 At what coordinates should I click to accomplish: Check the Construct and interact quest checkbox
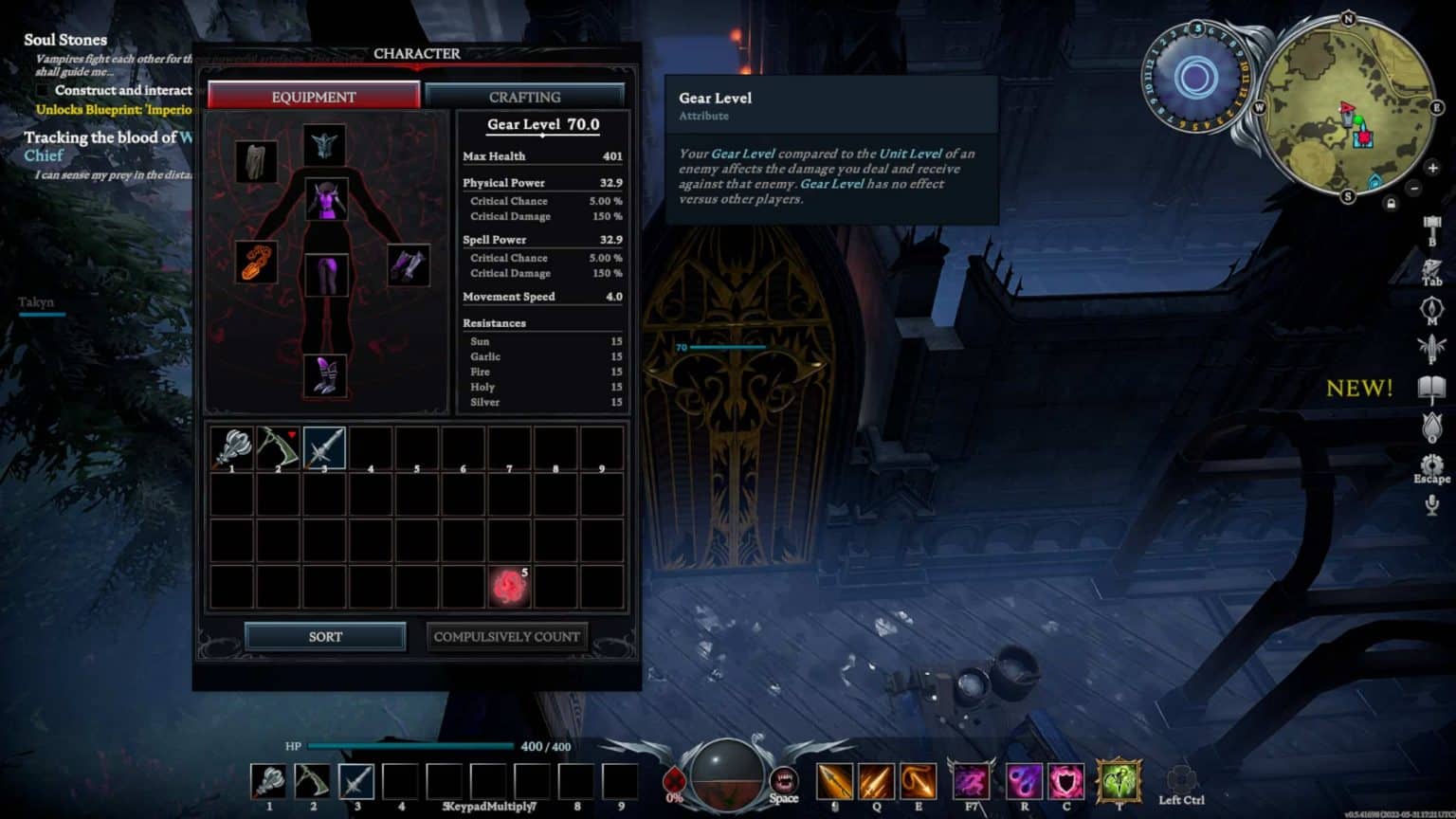click(45, 90)
